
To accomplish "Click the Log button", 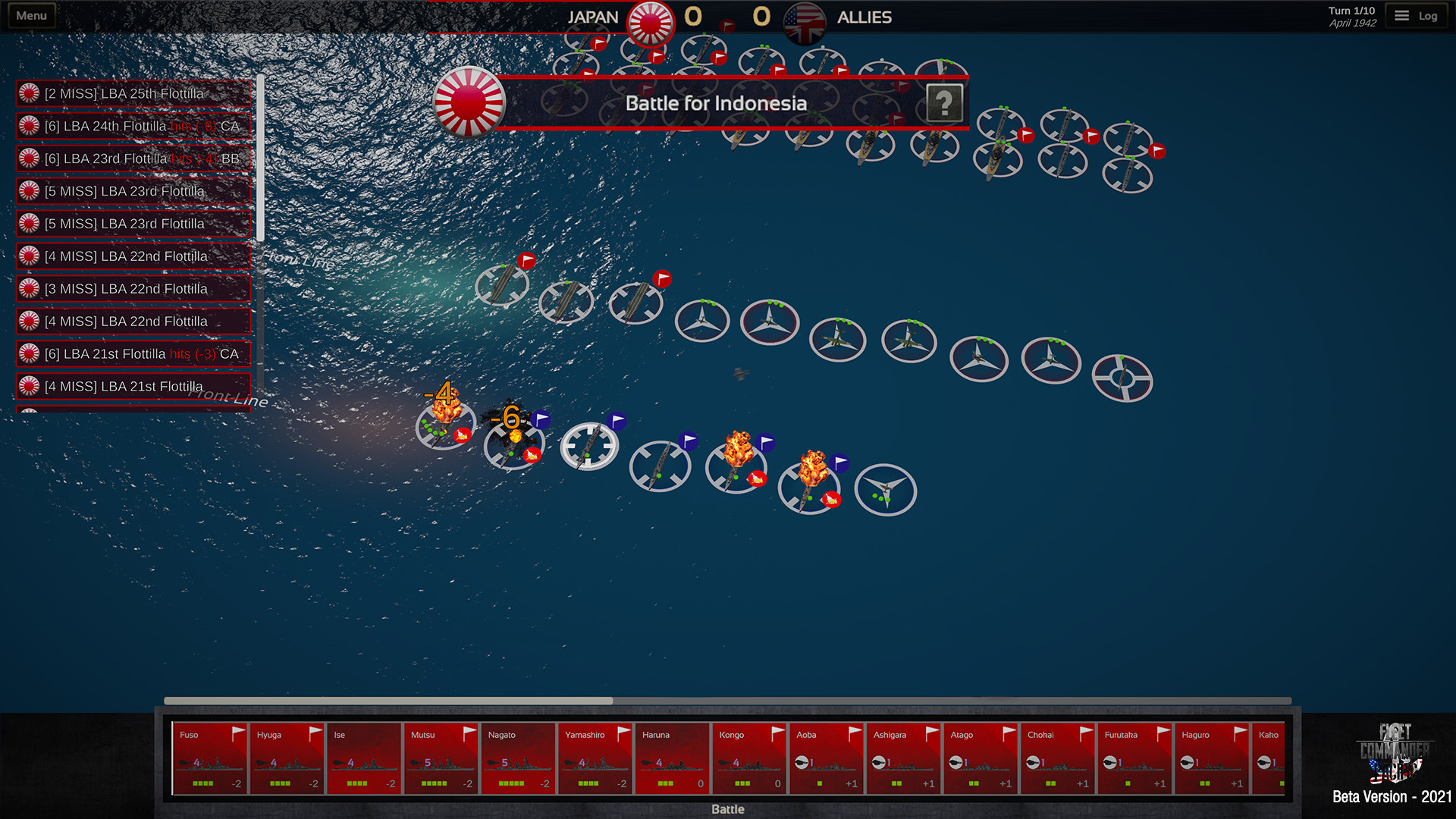I will 1417,14.
